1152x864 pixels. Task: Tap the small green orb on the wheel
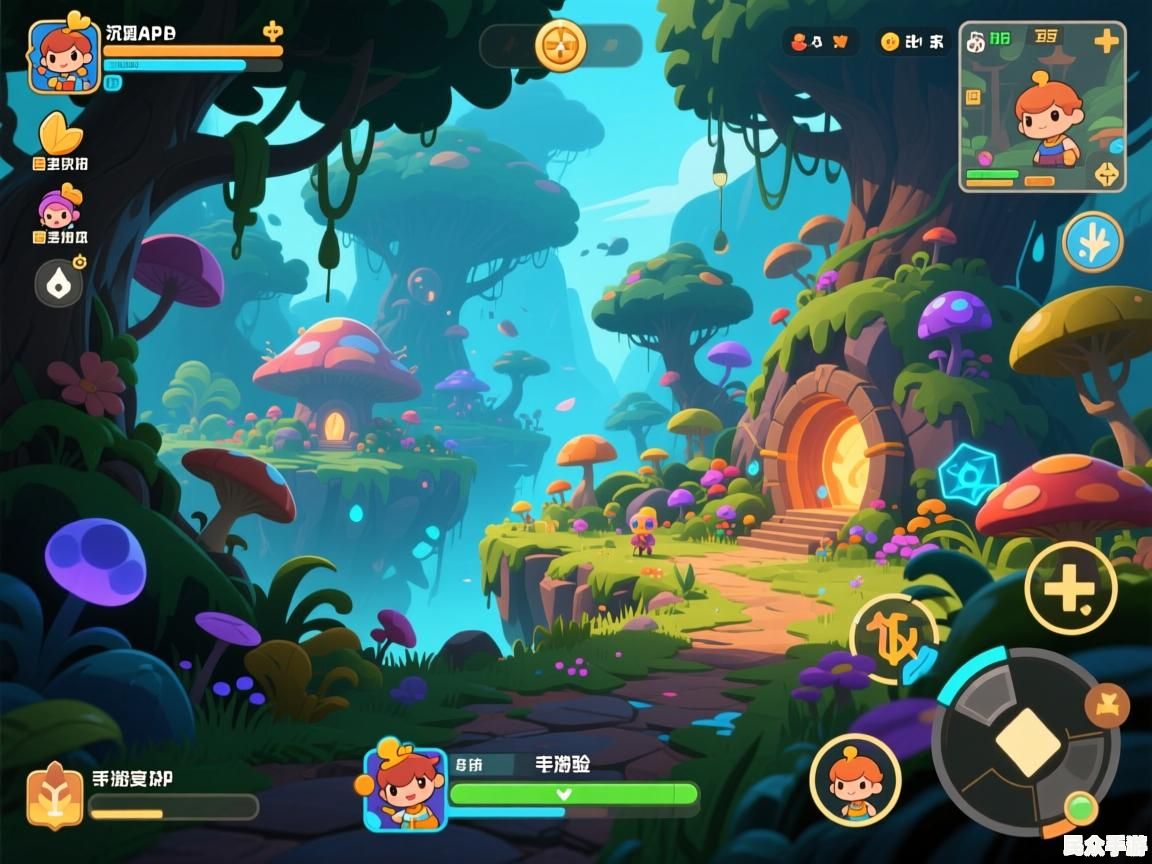[1078, 806]
